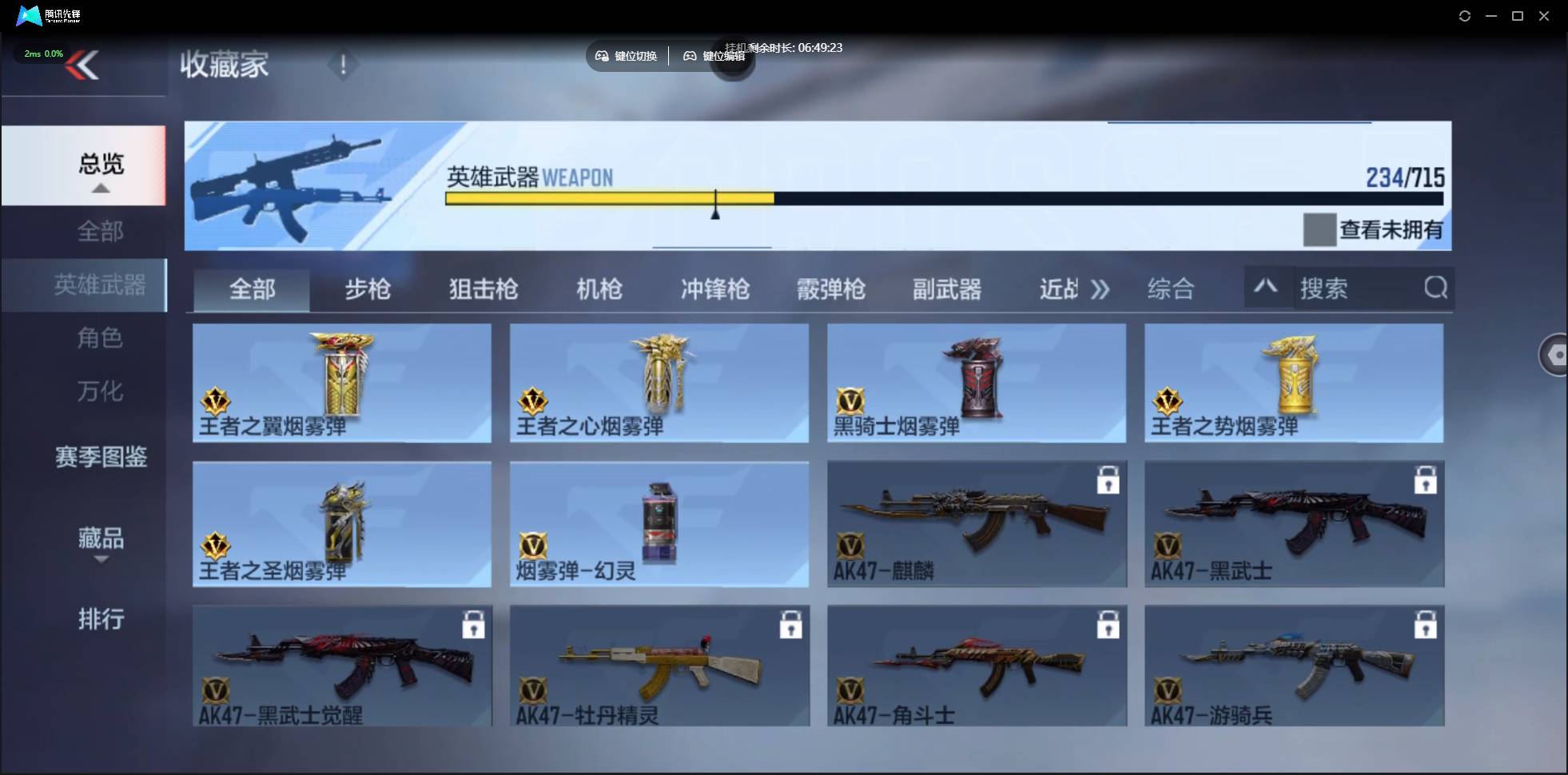Click the weapon collection progress bar
Image resolution: width=1568 pixels, height=775 pixels.
tap(943, 200)
